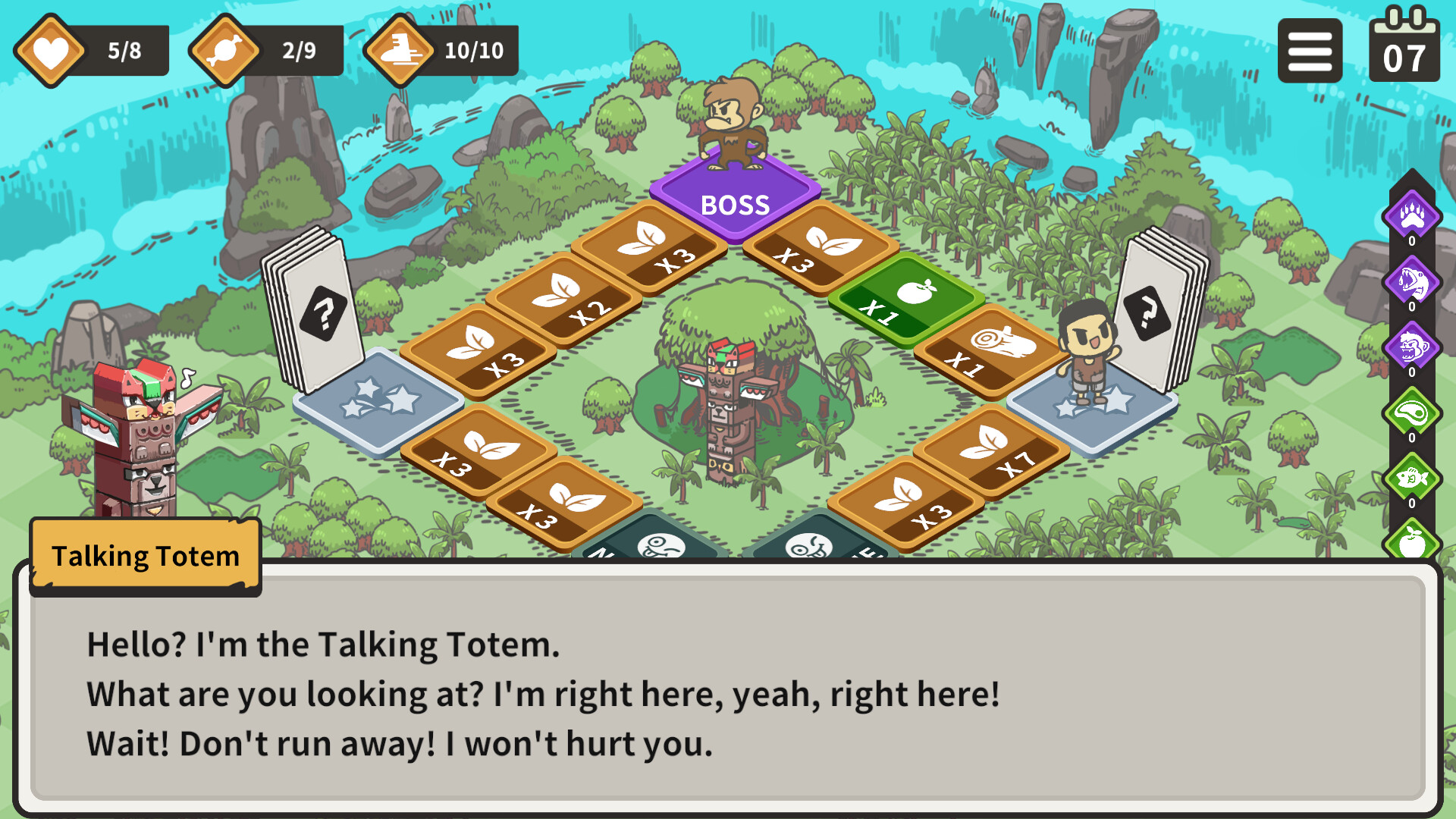Click the purple paw print counter in sidebar
The width and height of the screenshot is (1456, 819).
pyautogui.click(x=1412, y=216)
